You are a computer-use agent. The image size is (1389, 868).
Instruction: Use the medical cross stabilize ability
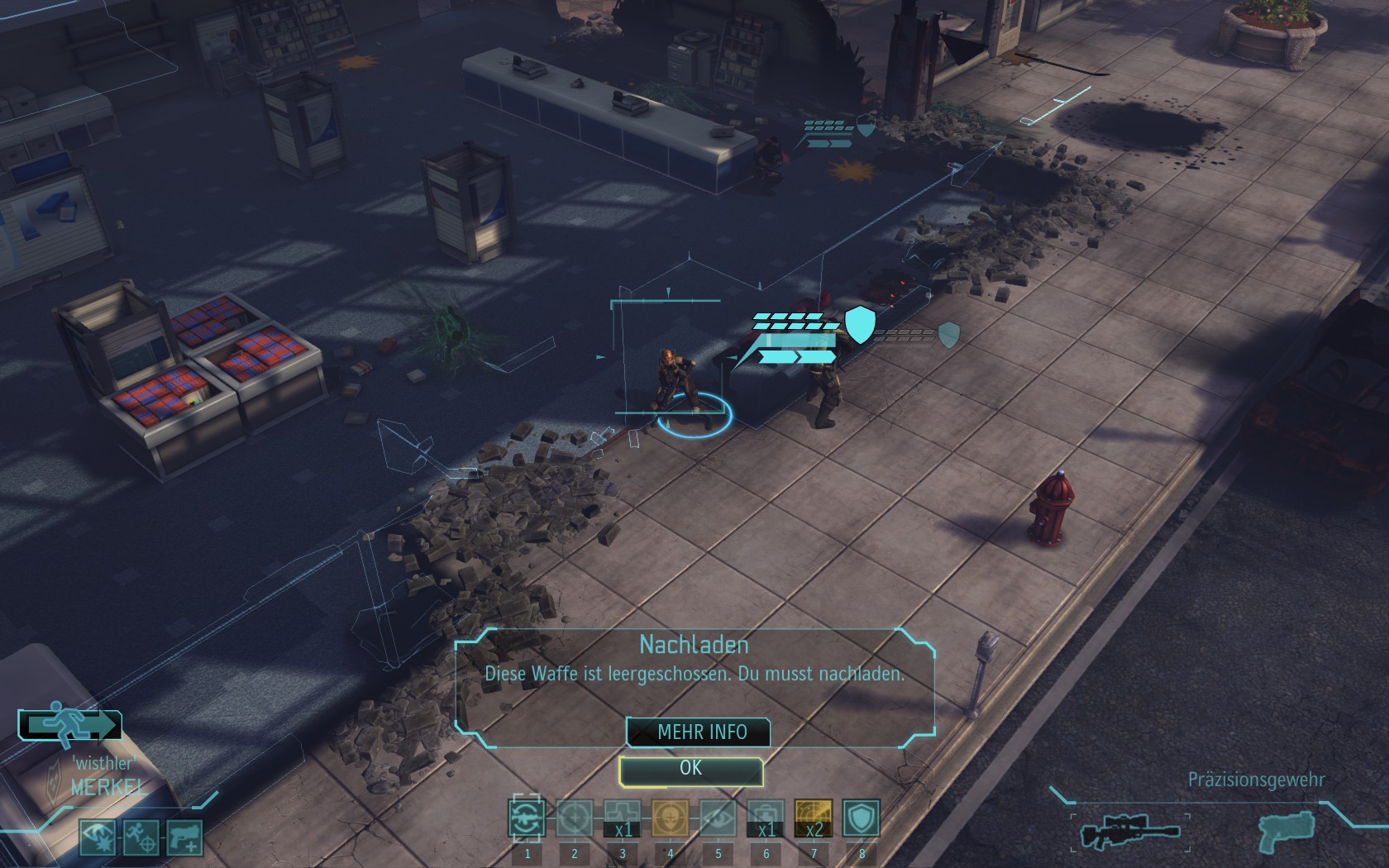(622, 818)
